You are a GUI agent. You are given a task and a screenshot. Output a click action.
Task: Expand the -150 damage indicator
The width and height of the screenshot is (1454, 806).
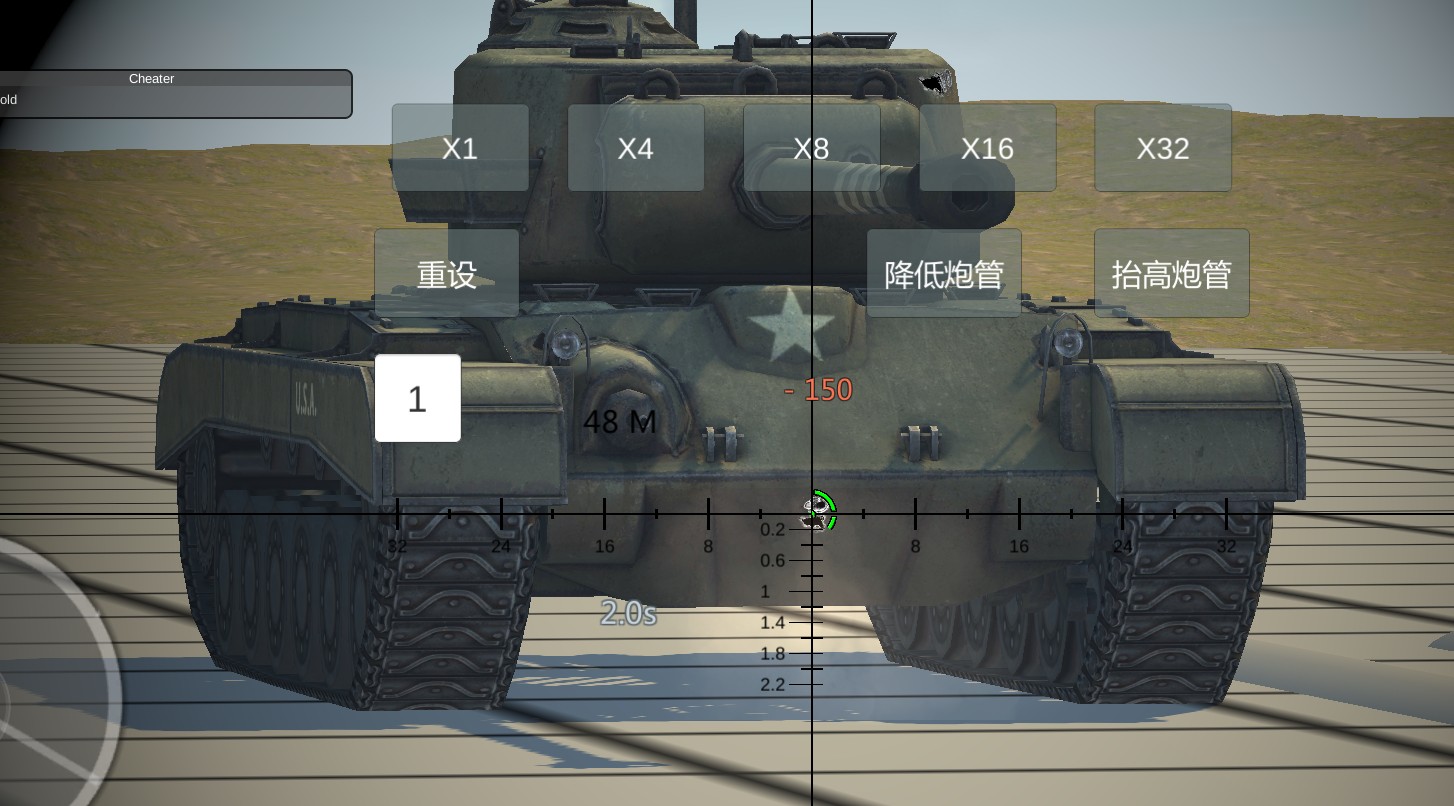pos(818,389)
